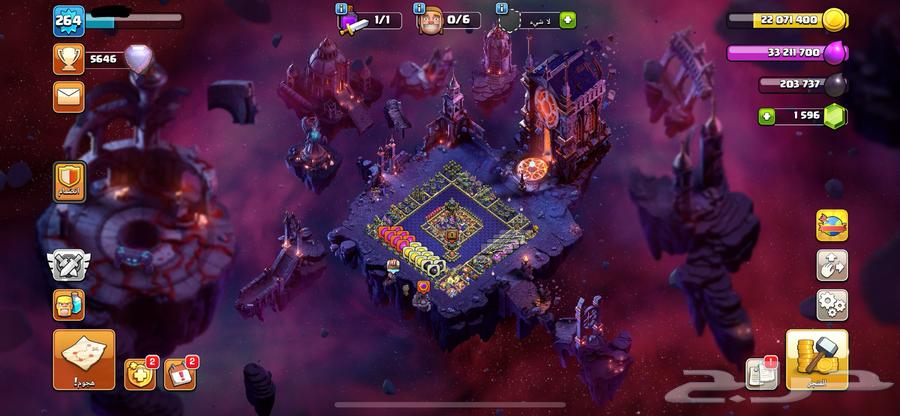Tap the hand swipe layout icon
This screenshot has width=900, height=416.
[832, 264]
